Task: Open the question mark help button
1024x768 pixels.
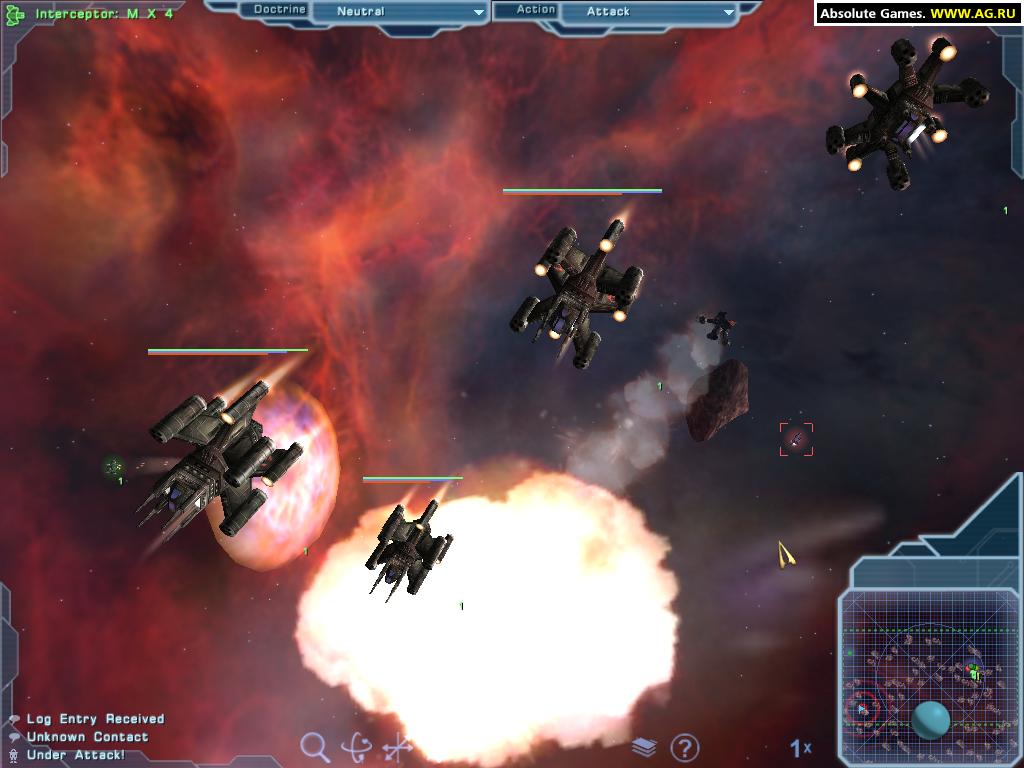Action: click(x=685, y=747)
